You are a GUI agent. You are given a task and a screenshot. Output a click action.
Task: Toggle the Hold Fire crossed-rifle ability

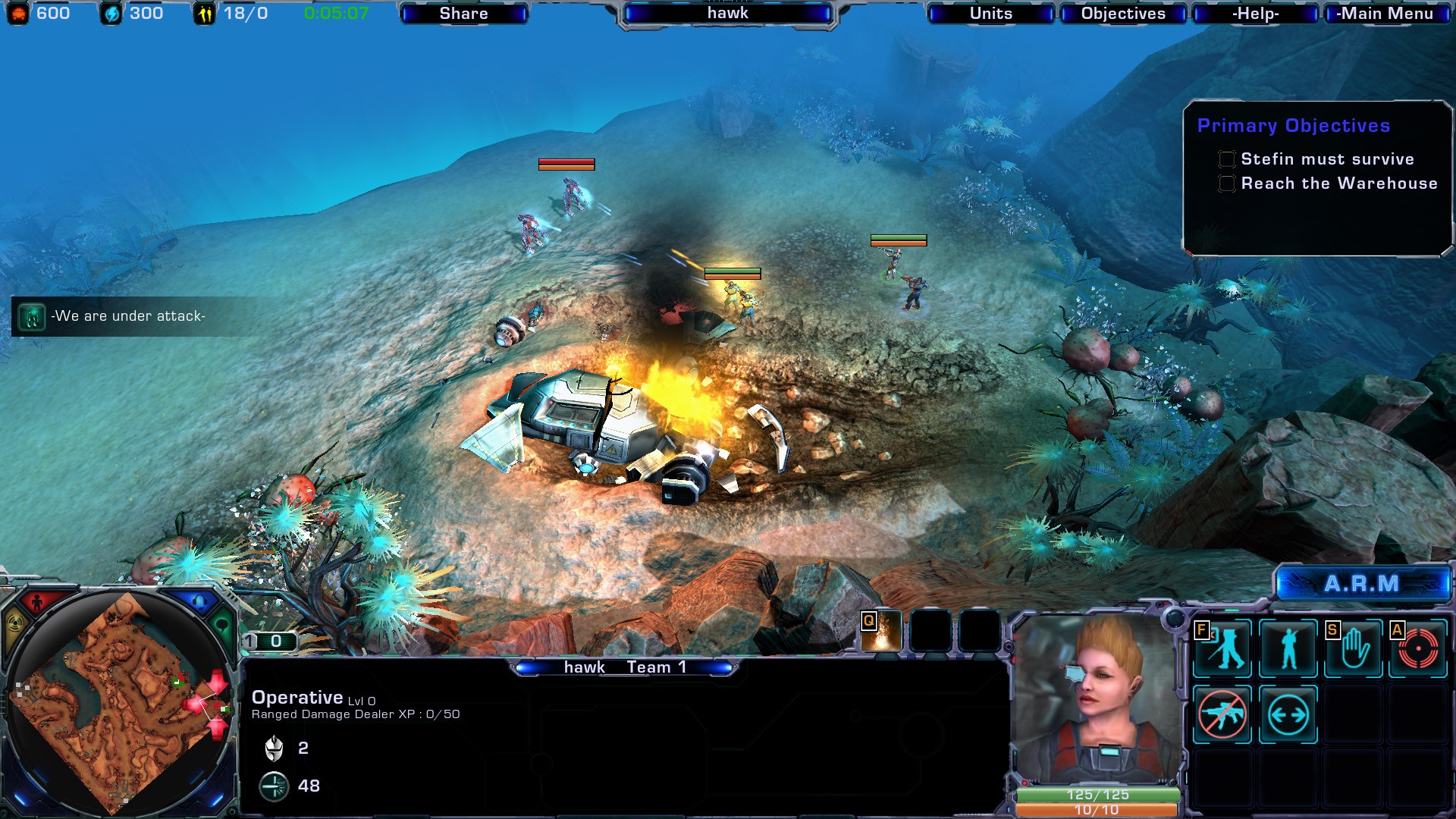coord(1223,713)
